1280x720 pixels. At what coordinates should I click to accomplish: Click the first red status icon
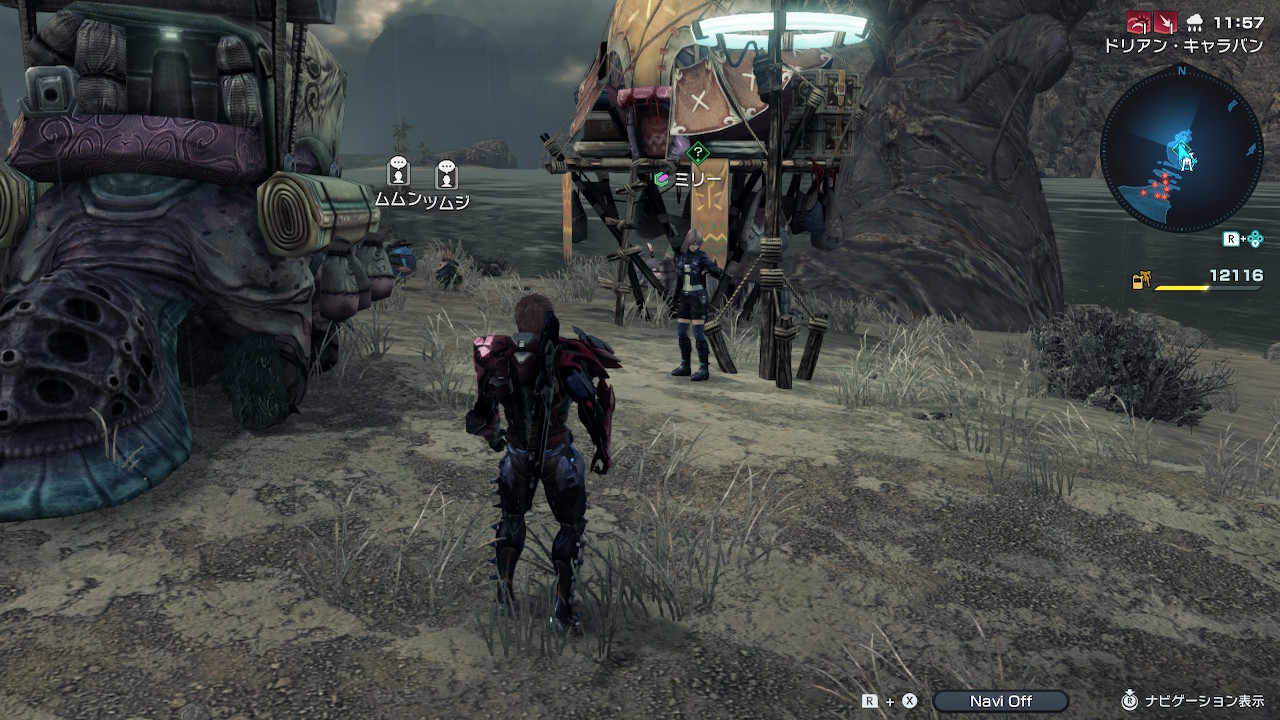tap(1138, 22)
